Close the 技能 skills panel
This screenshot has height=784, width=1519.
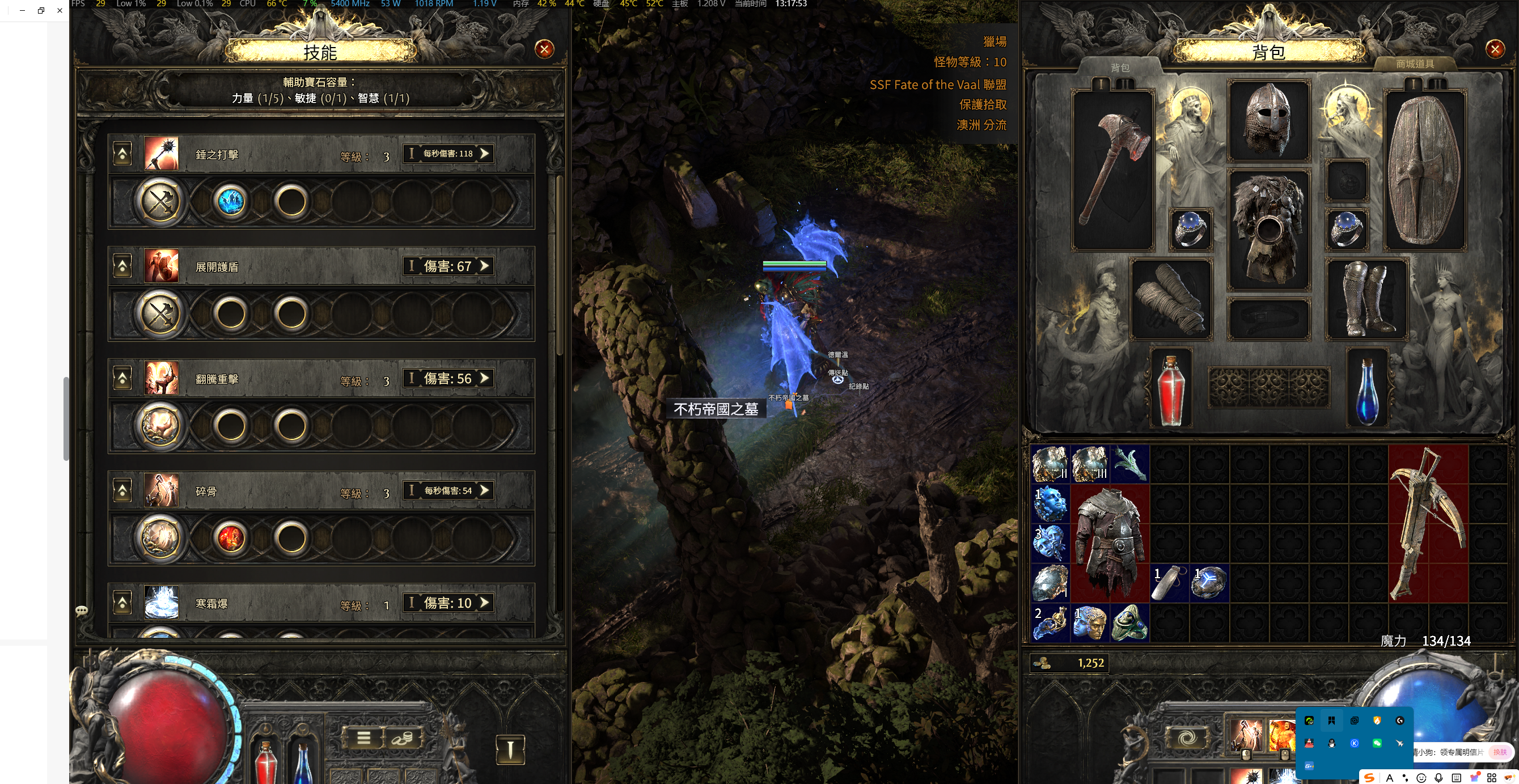pos(544,49)
